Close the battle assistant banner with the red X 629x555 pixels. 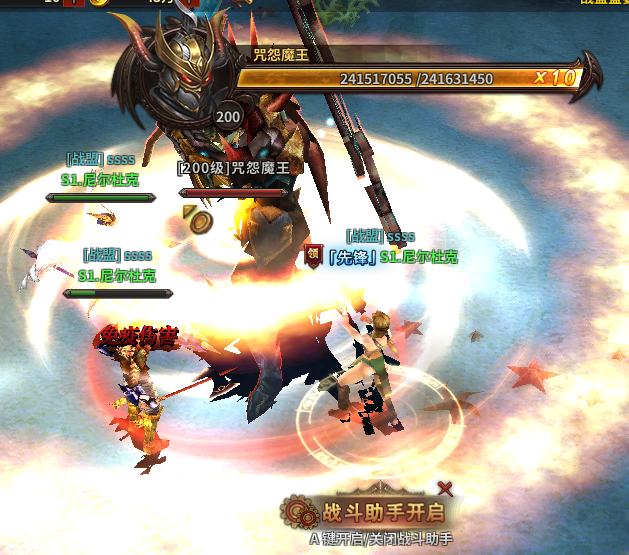coord(445,489)
